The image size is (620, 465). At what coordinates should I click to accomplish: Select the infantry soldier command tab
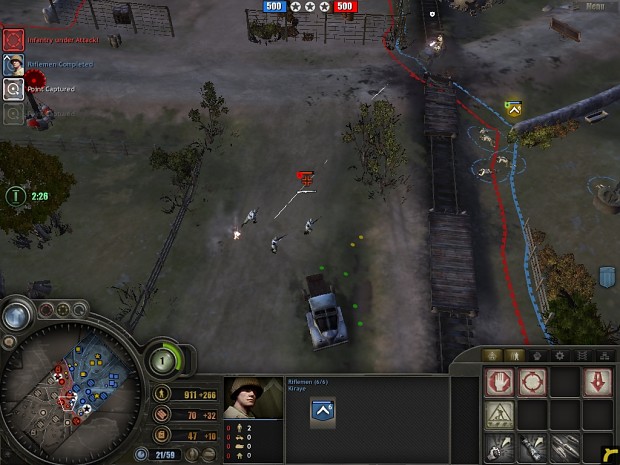point(514,355)
